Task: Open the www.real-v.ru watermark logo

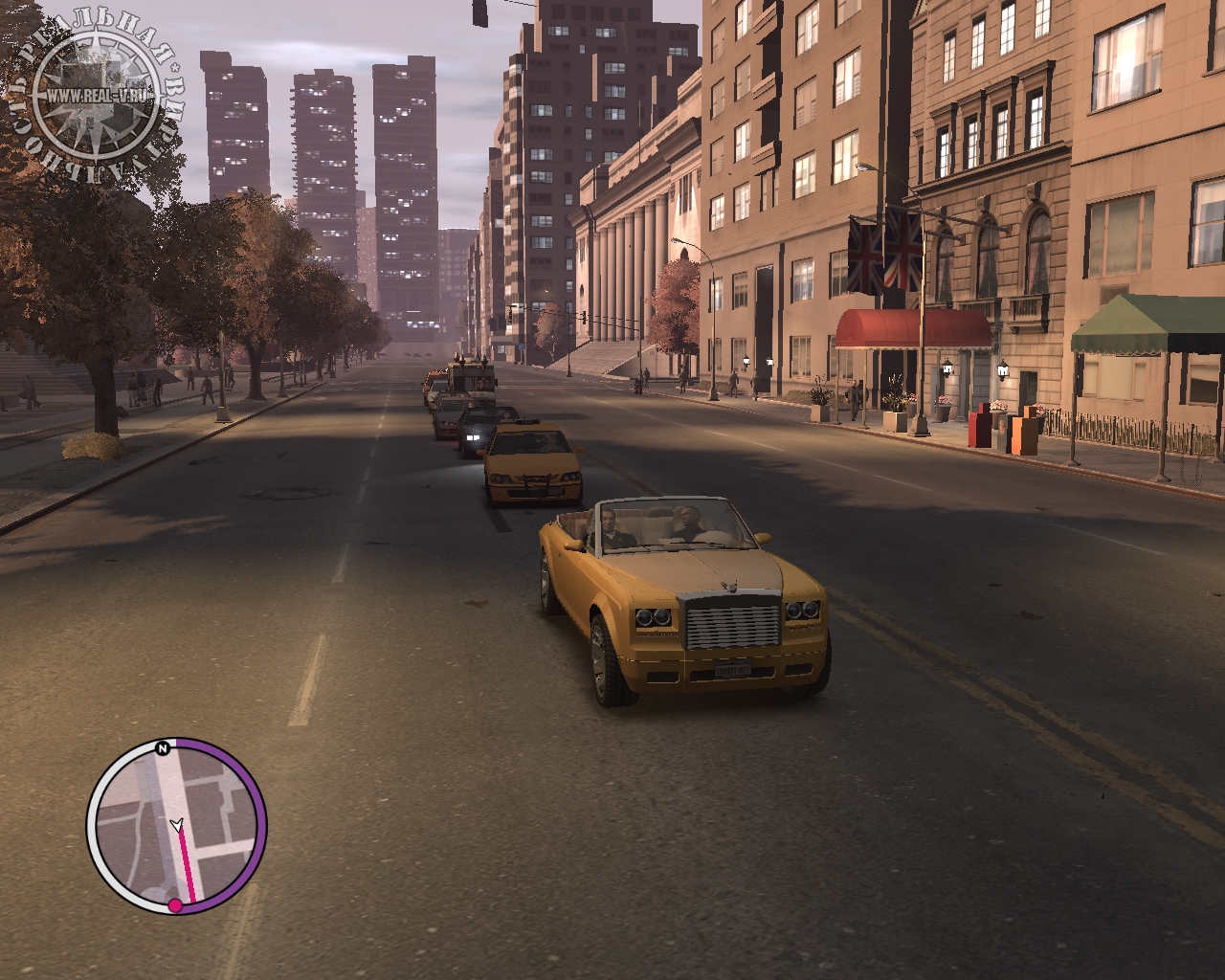Action: coord(96,96)
